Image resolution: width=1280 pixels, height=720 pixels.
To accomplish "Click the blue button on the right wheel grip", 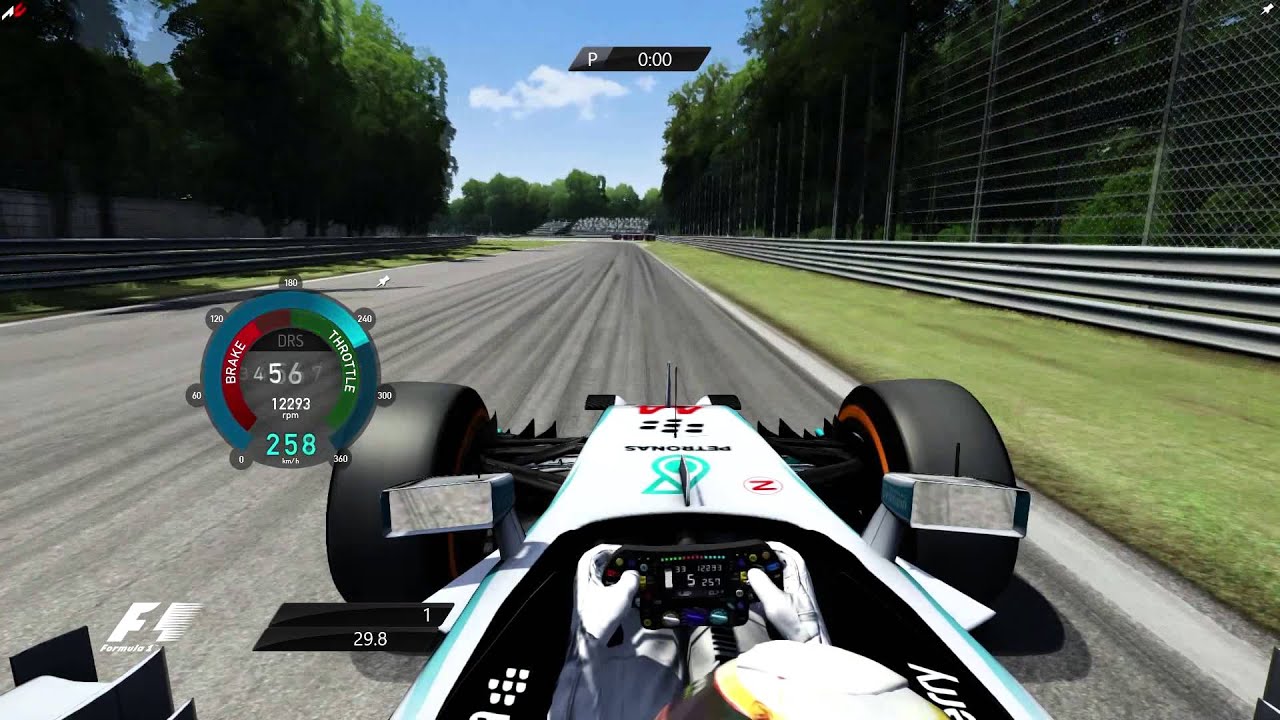I will (771, 566).
